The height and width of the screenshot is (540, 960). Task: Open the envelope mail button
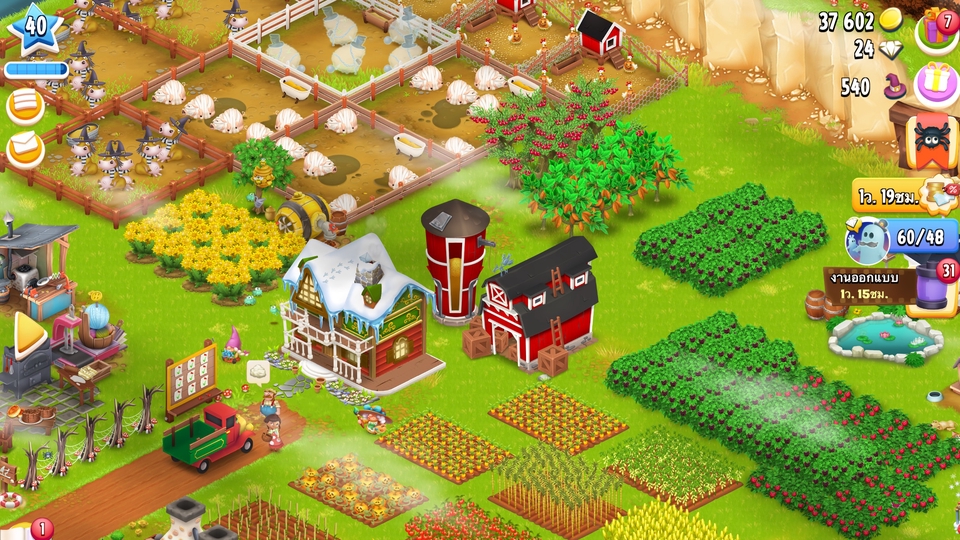click(x=25, y=150)
